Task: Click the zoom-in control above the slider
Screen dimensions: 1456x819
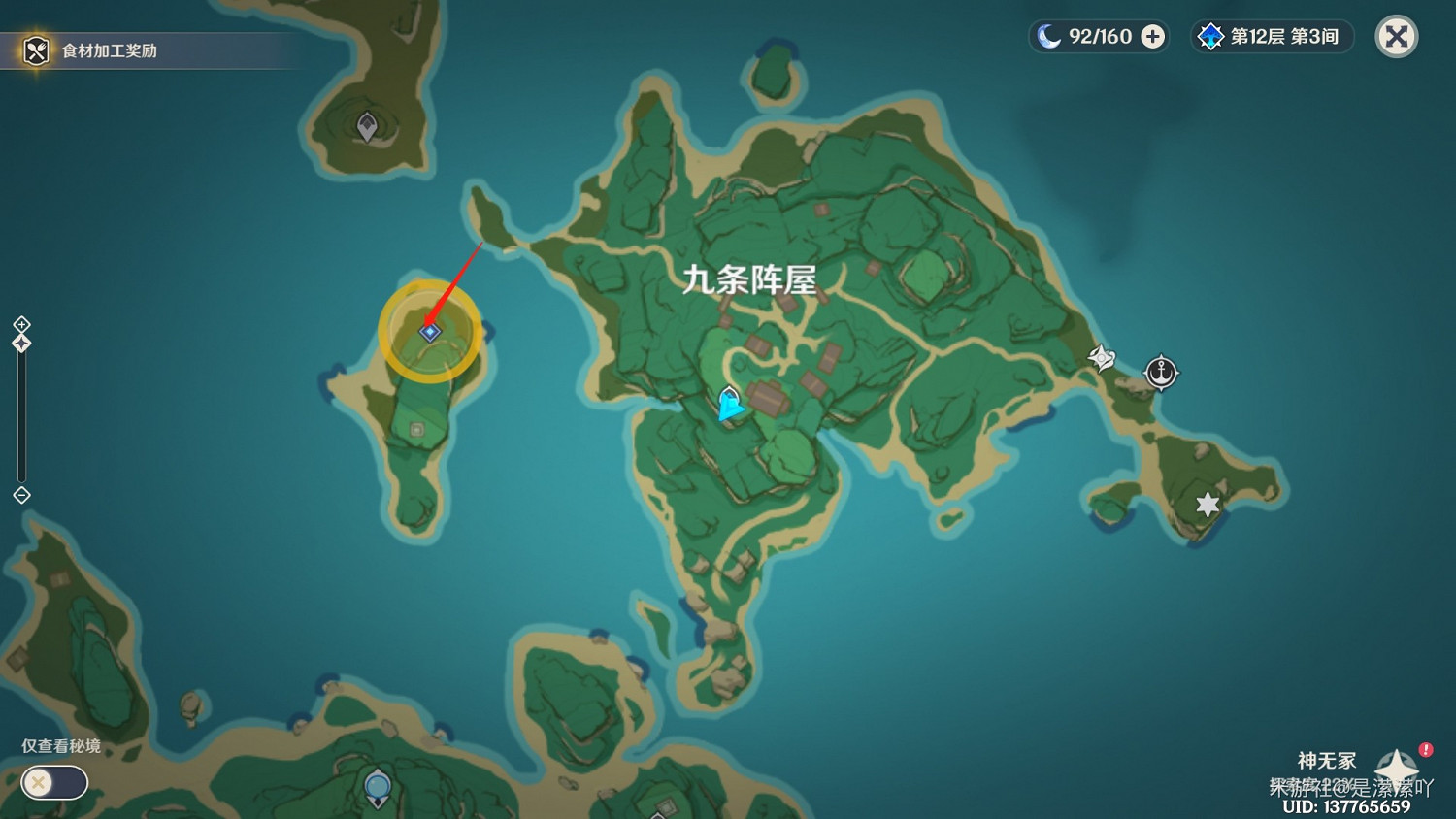Action: click(21, 326)
